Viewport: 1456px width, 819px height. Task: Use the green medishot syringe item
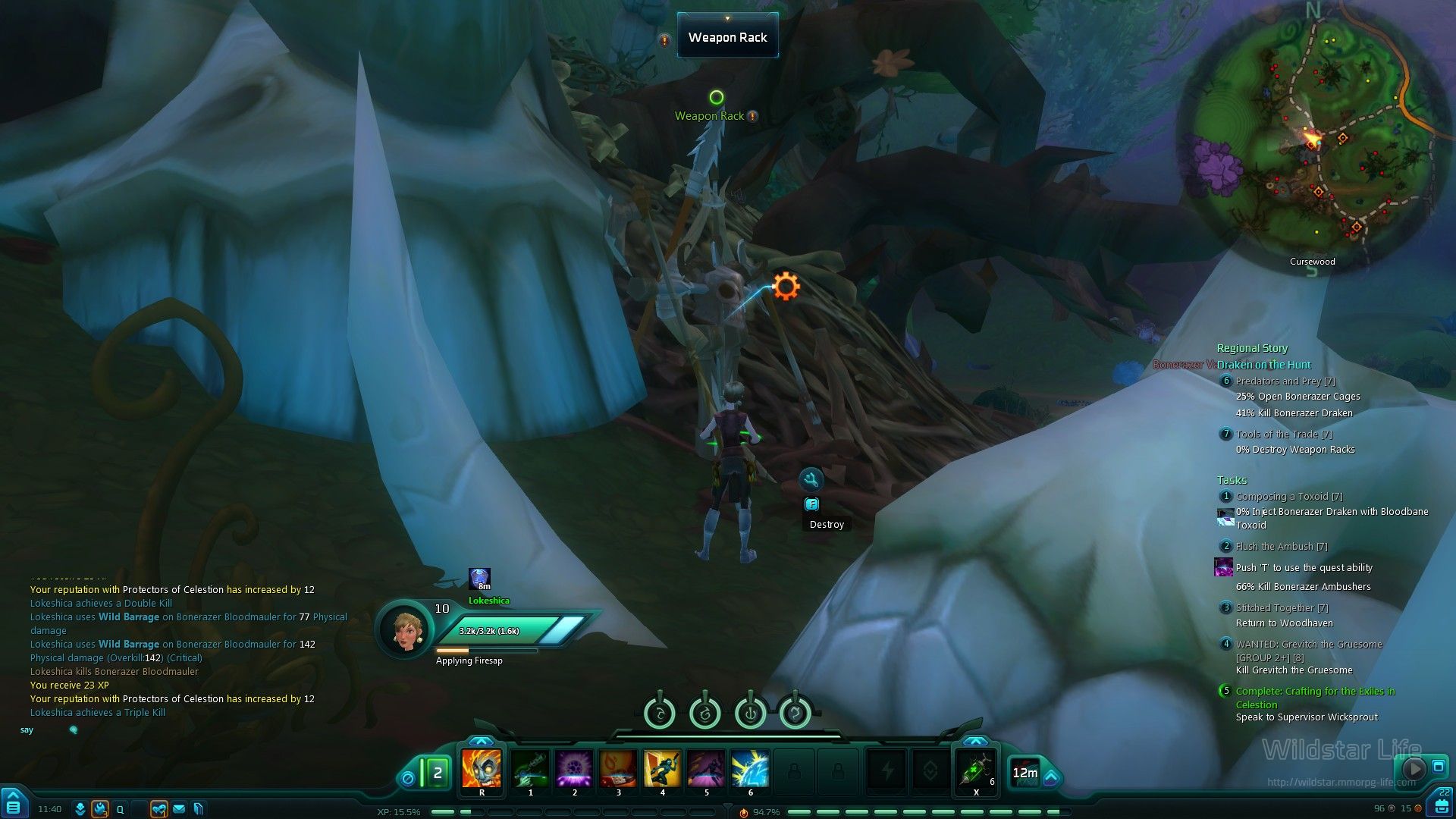[975, 770]
